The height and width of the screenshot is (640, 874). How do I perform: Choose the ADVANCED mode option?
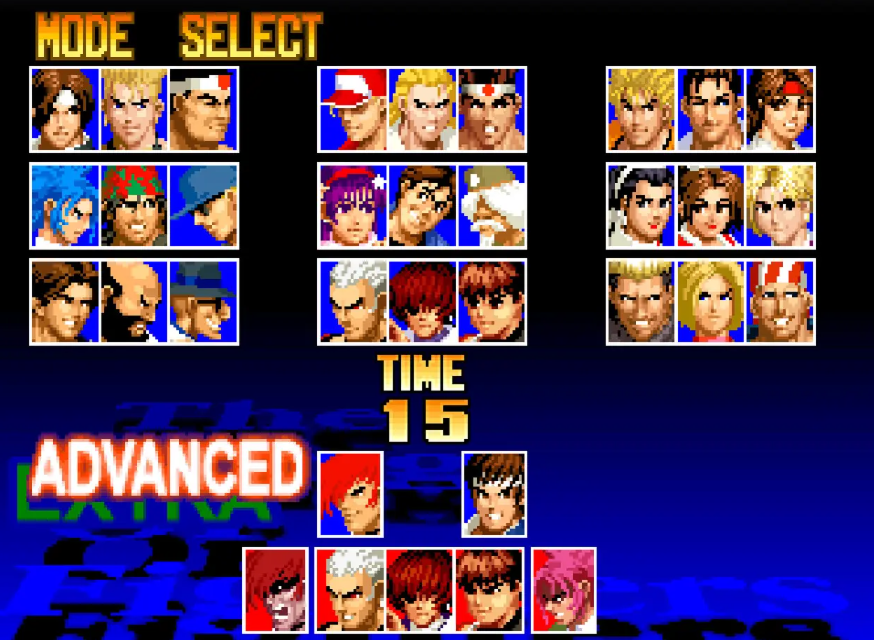tap(167, 467)
